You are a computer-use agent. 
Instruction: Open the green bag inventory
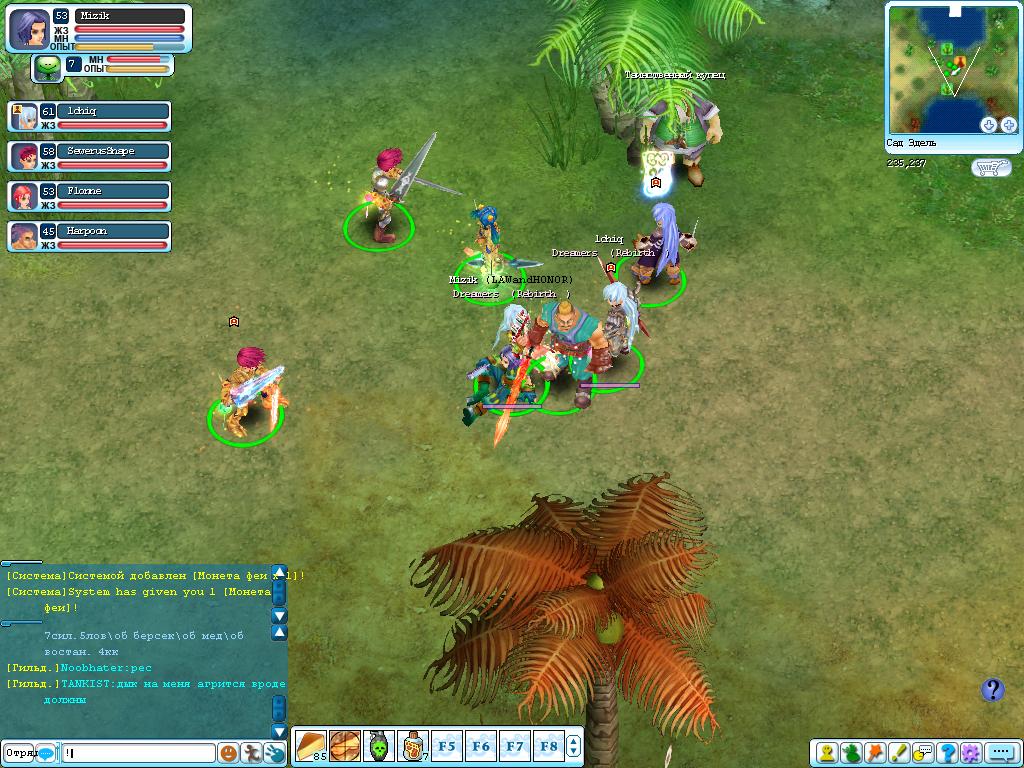point(851,753)
